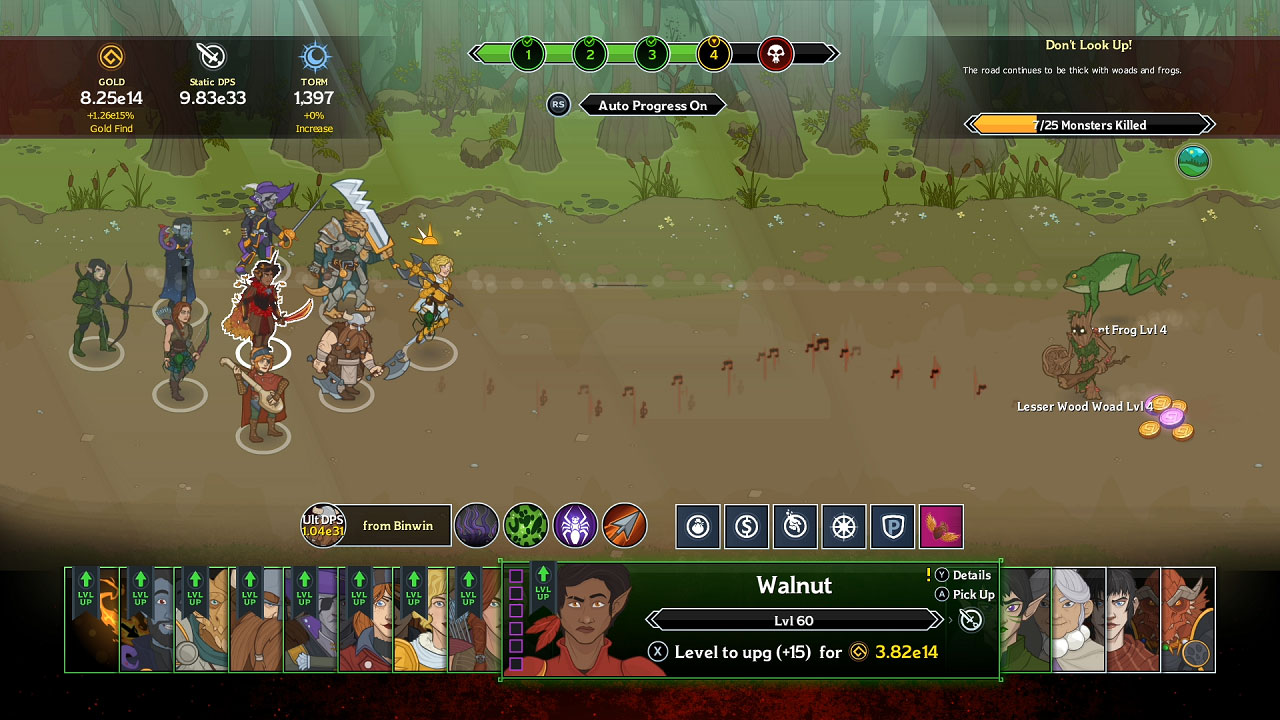Click the clockwork wheel potion icon
The width and height of the screenshot is (1280, 720).
click(844, 527)
